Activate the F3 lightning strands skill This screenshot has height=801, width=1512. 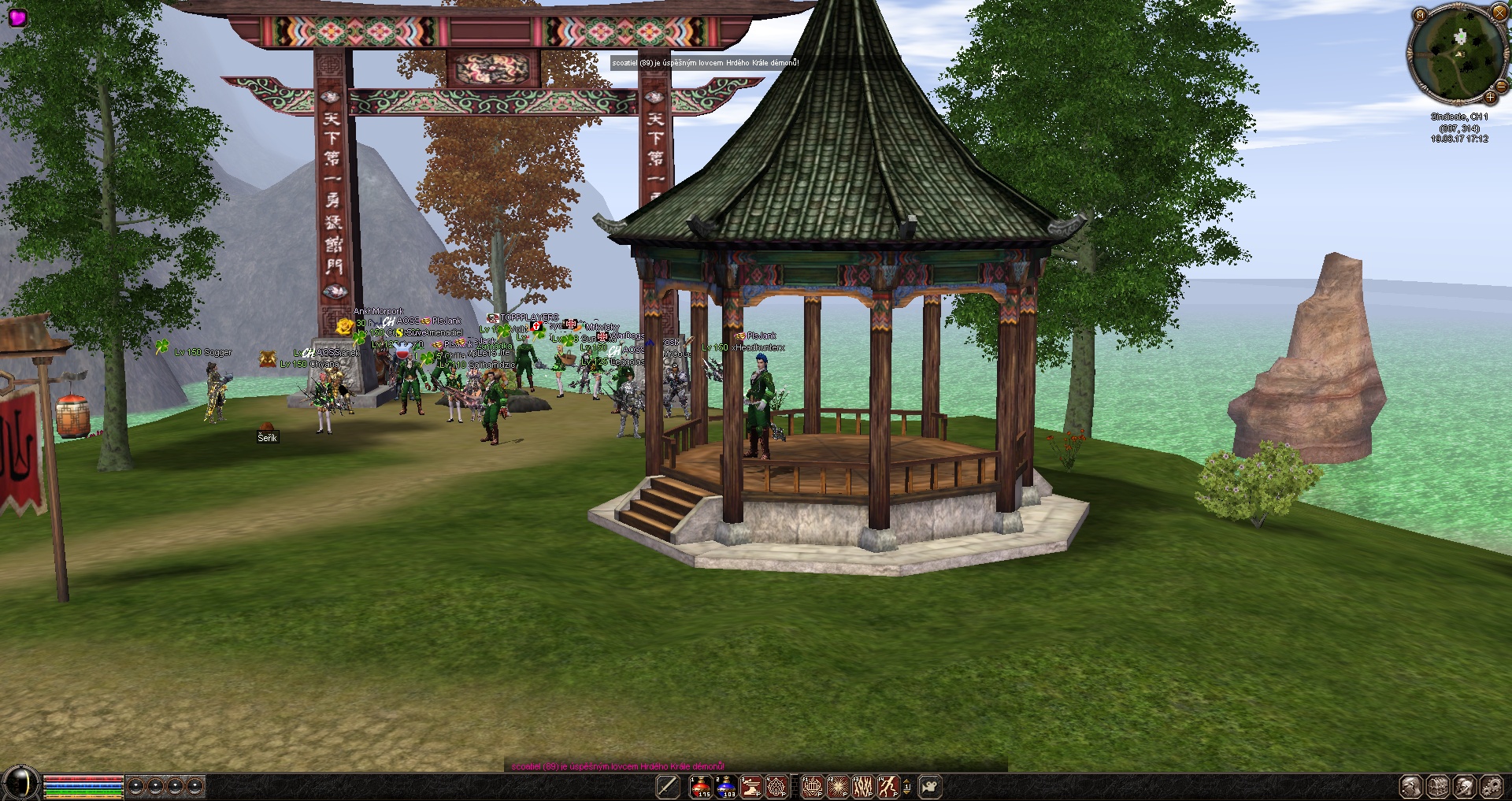tap(862, 786)
